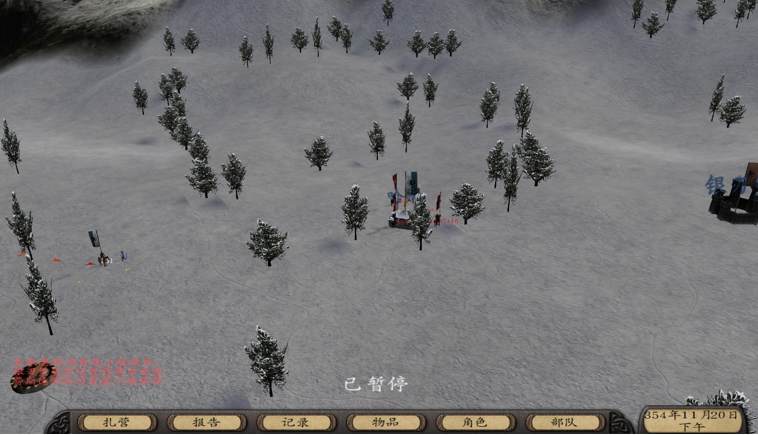Open the 物品 inventory

point(386,423)
